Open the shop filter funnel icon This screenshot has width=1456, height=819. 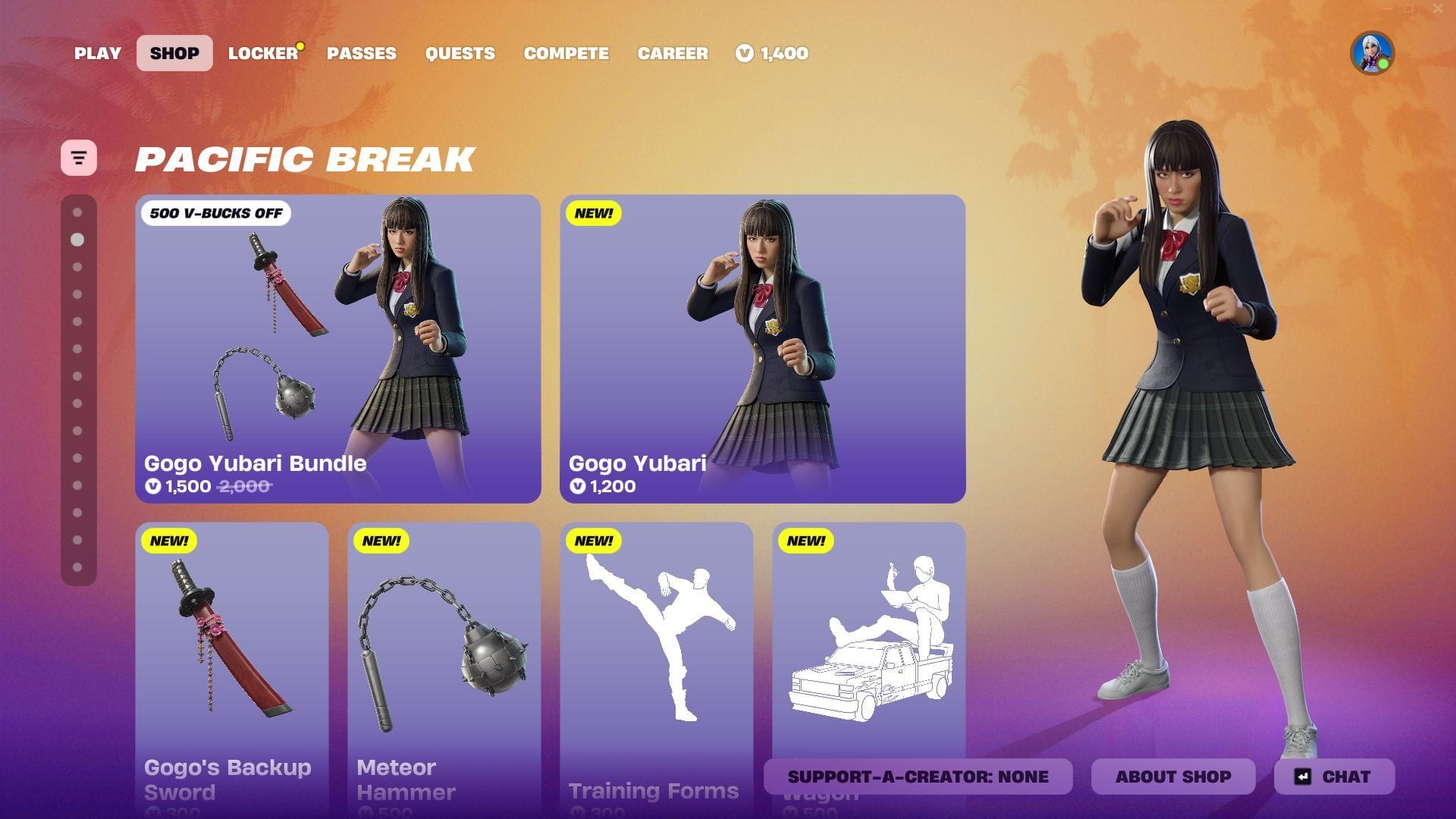pyautogui.click(x=80, y=157)
